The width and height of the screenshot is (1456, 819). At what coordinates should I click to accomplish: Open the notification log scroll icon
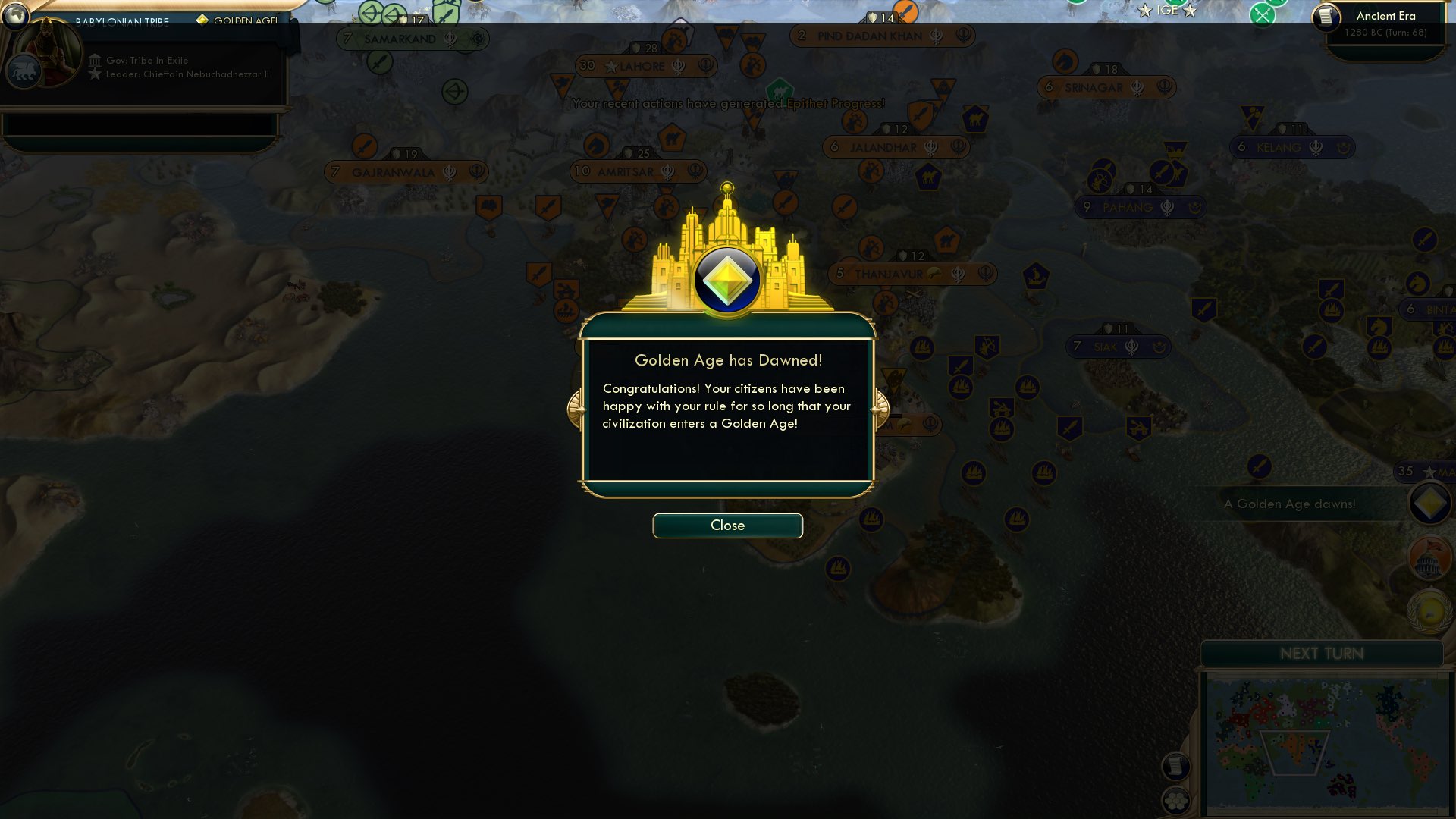pos(1178,767)
